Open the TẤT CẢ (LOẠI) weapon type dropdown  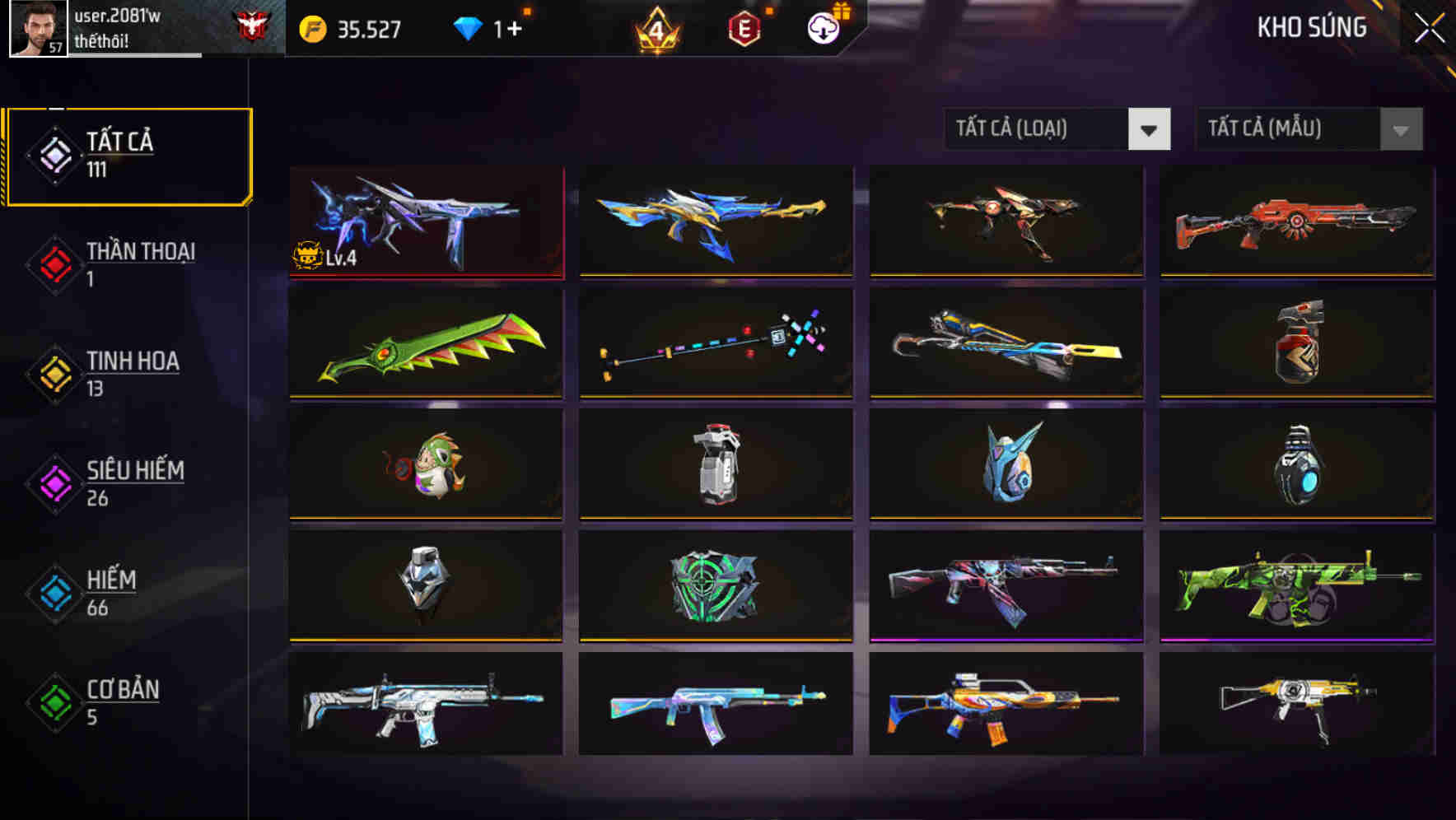click(x=1057, y=130)
